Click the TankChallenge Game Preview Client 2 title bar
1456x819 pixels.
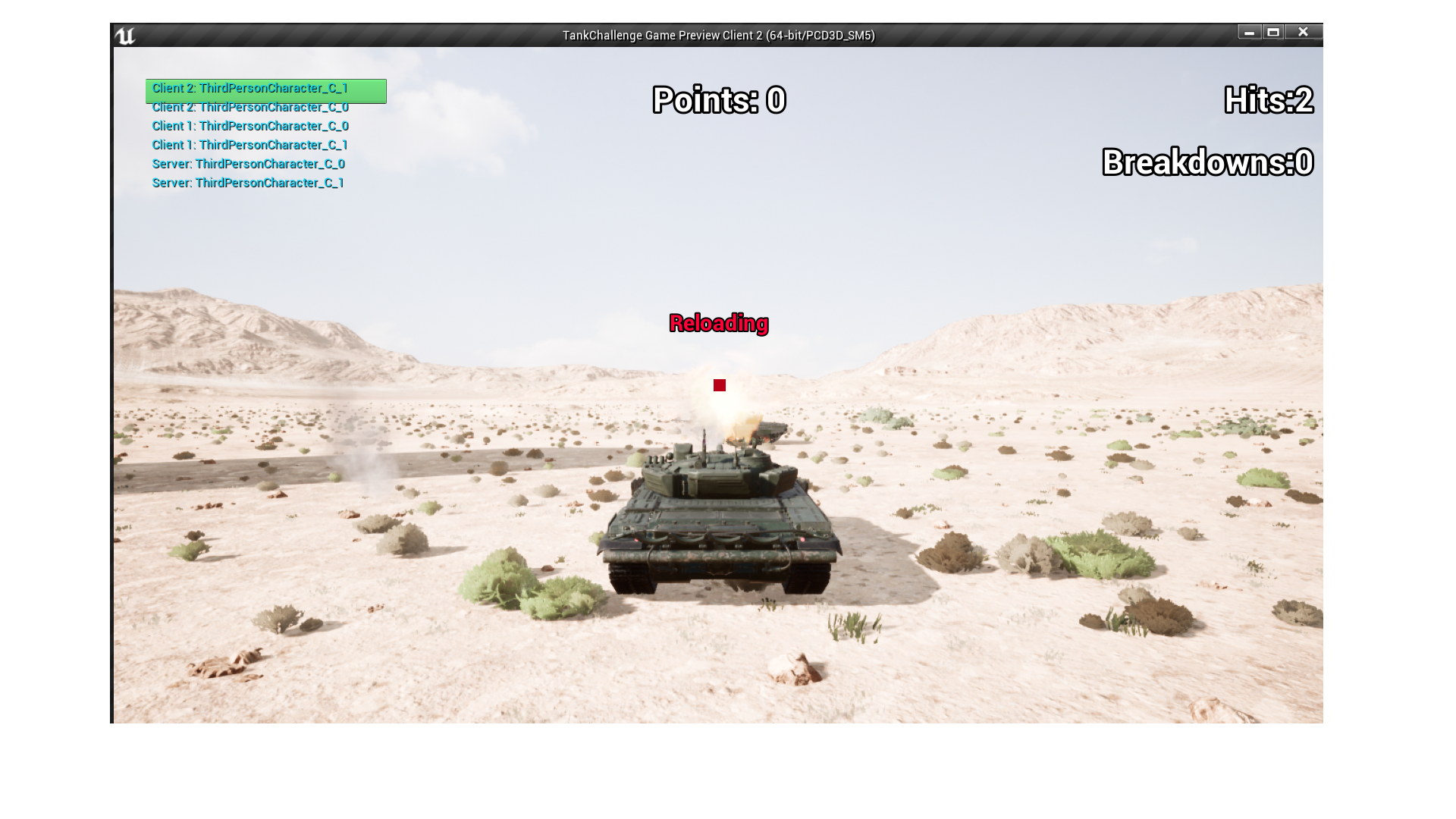pos(719,34)
